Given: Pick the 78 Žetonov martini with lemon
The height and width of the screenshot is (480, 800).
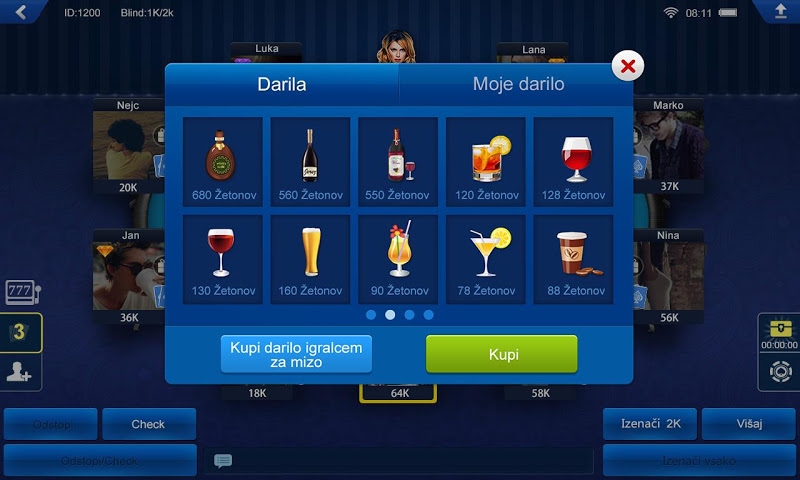Looking at the screenshot, I should 486,259.
